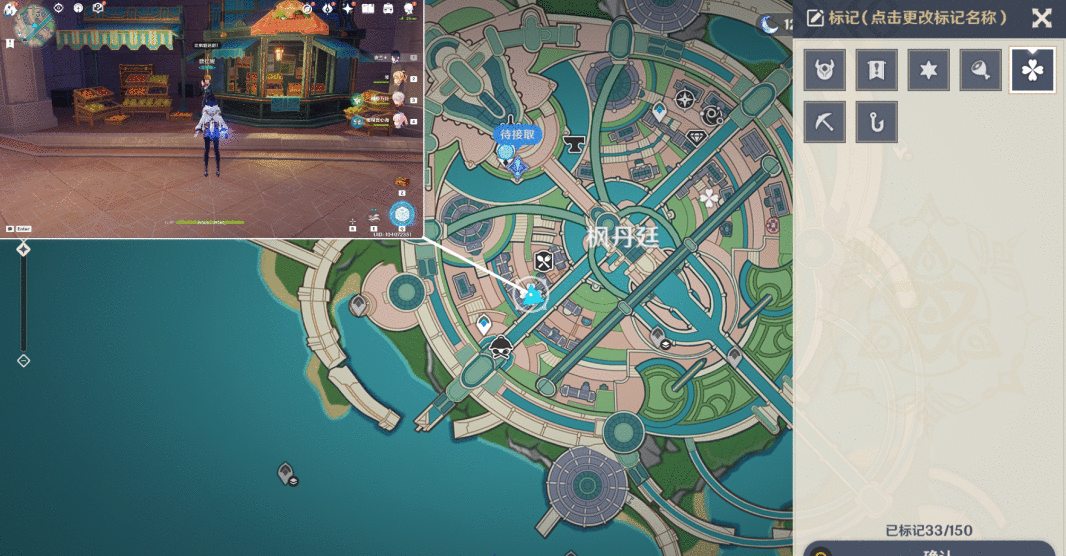Choose the meat drumstick marker icon
The width and height of the screenshot is (1066, 556).
coord(981,70)
